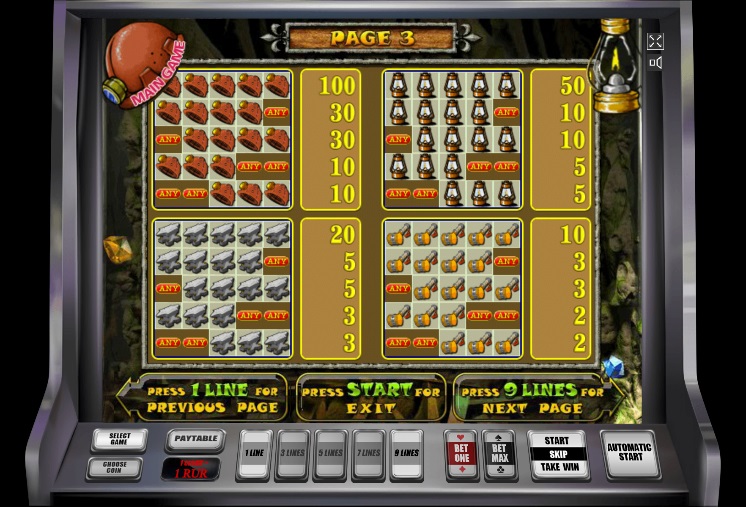Click the Start / Skip / Take Win button

tap(557, 453)
